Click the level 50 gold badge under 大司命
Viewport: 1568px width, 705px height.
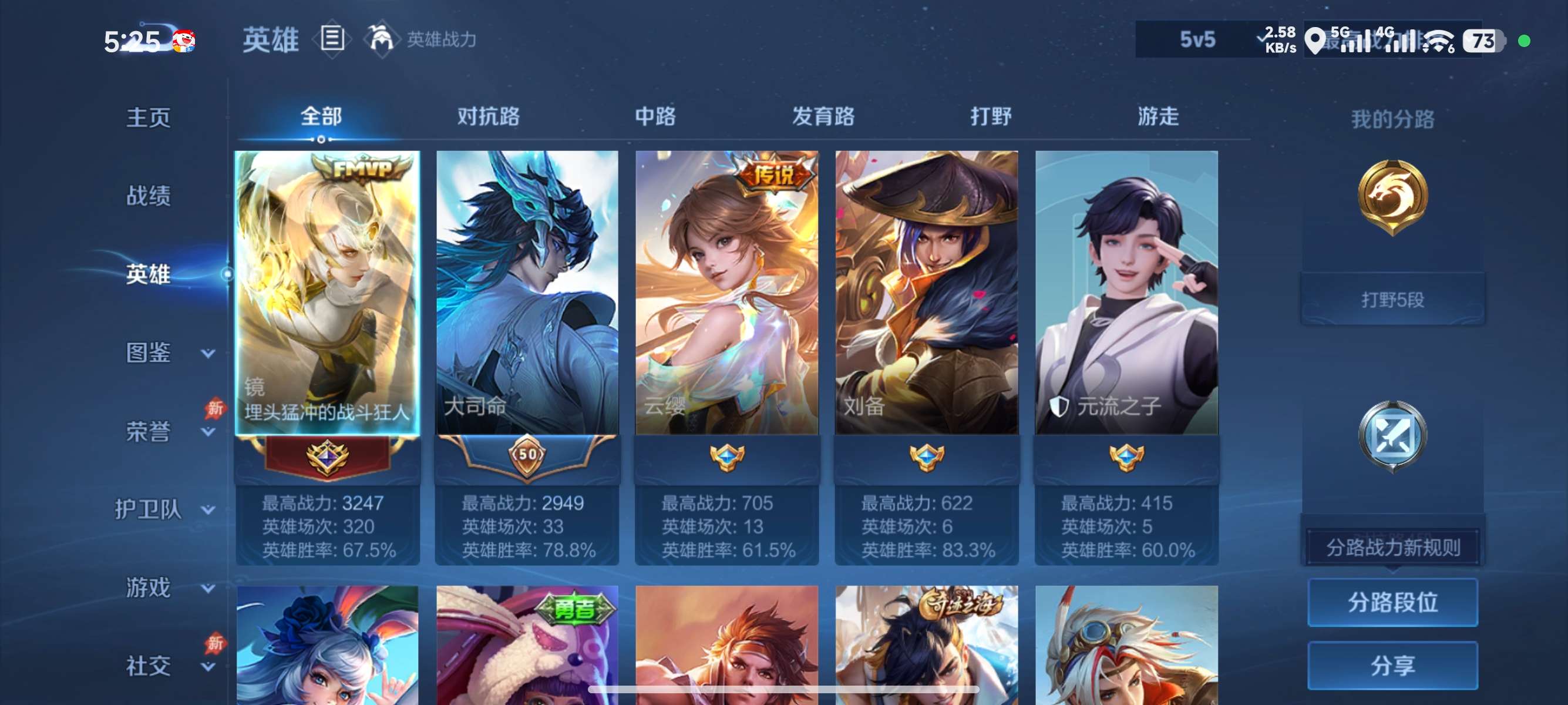pos(527,456)
